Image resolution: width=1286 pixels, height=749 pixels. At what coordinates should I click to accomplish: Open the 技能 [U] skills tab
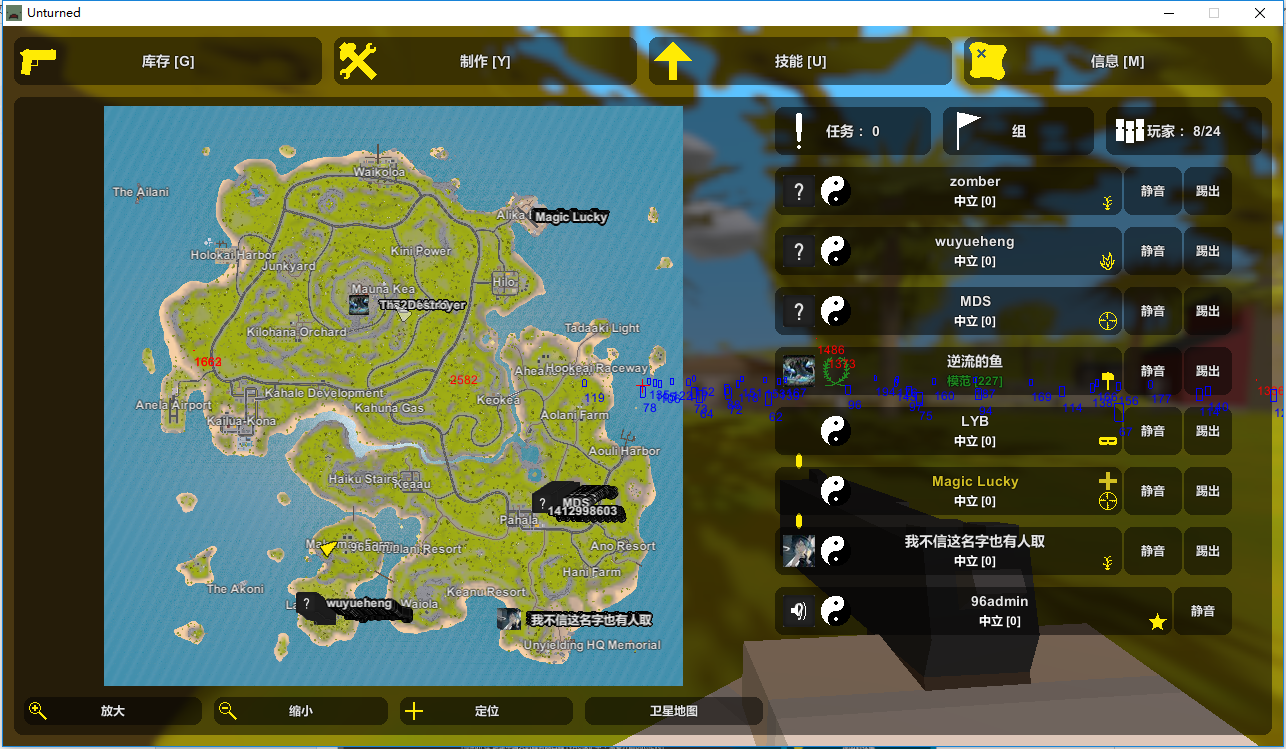800,61
